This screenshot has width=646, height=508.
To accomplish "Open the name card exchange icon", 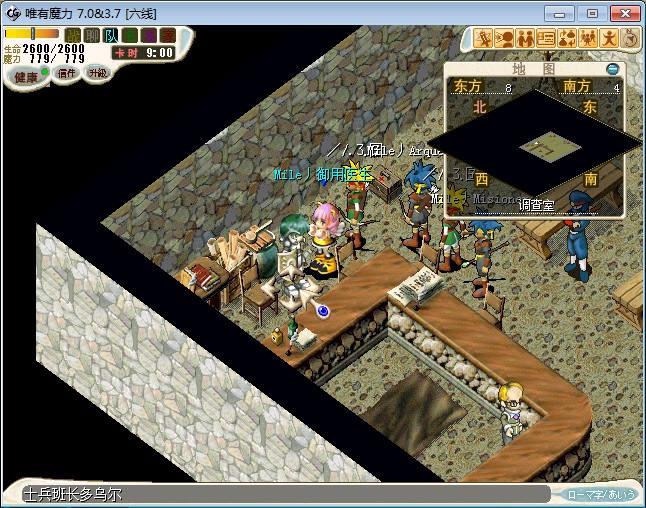I will (547, 39).
